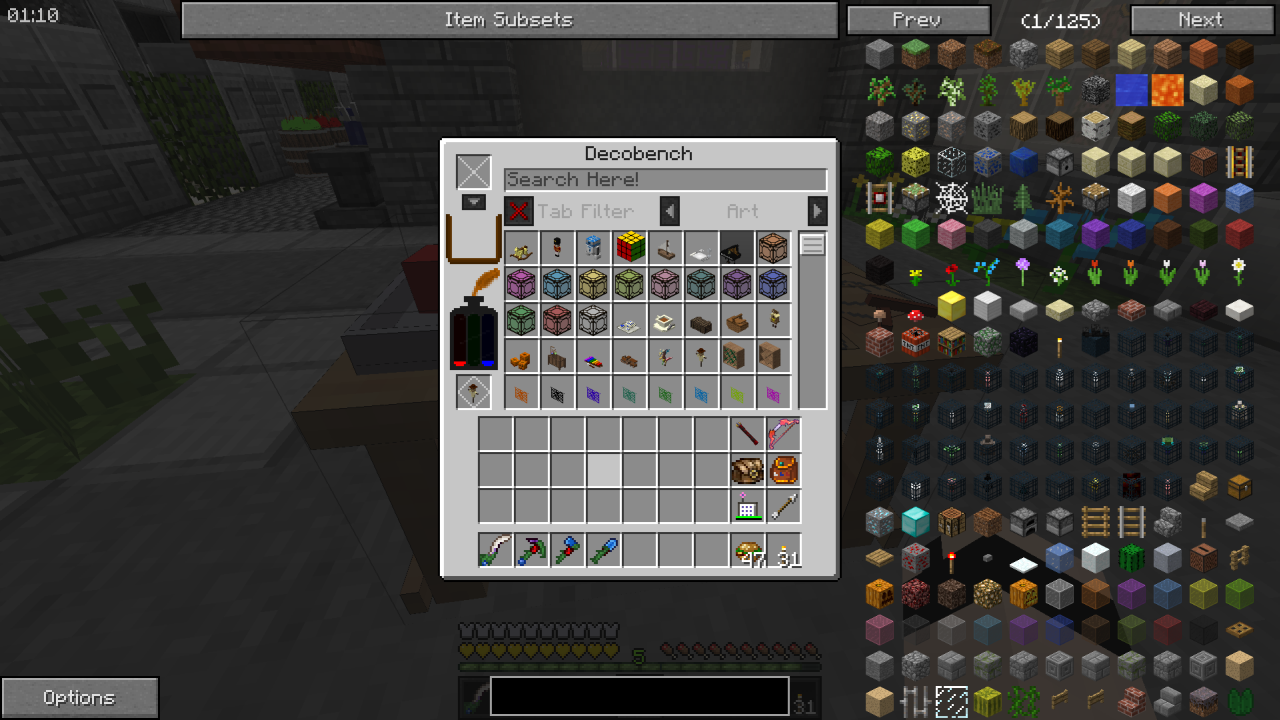Screen dimensions: 1280x720
Task: Switch to the previous Decobench tab
Action: tap(670, 211)
